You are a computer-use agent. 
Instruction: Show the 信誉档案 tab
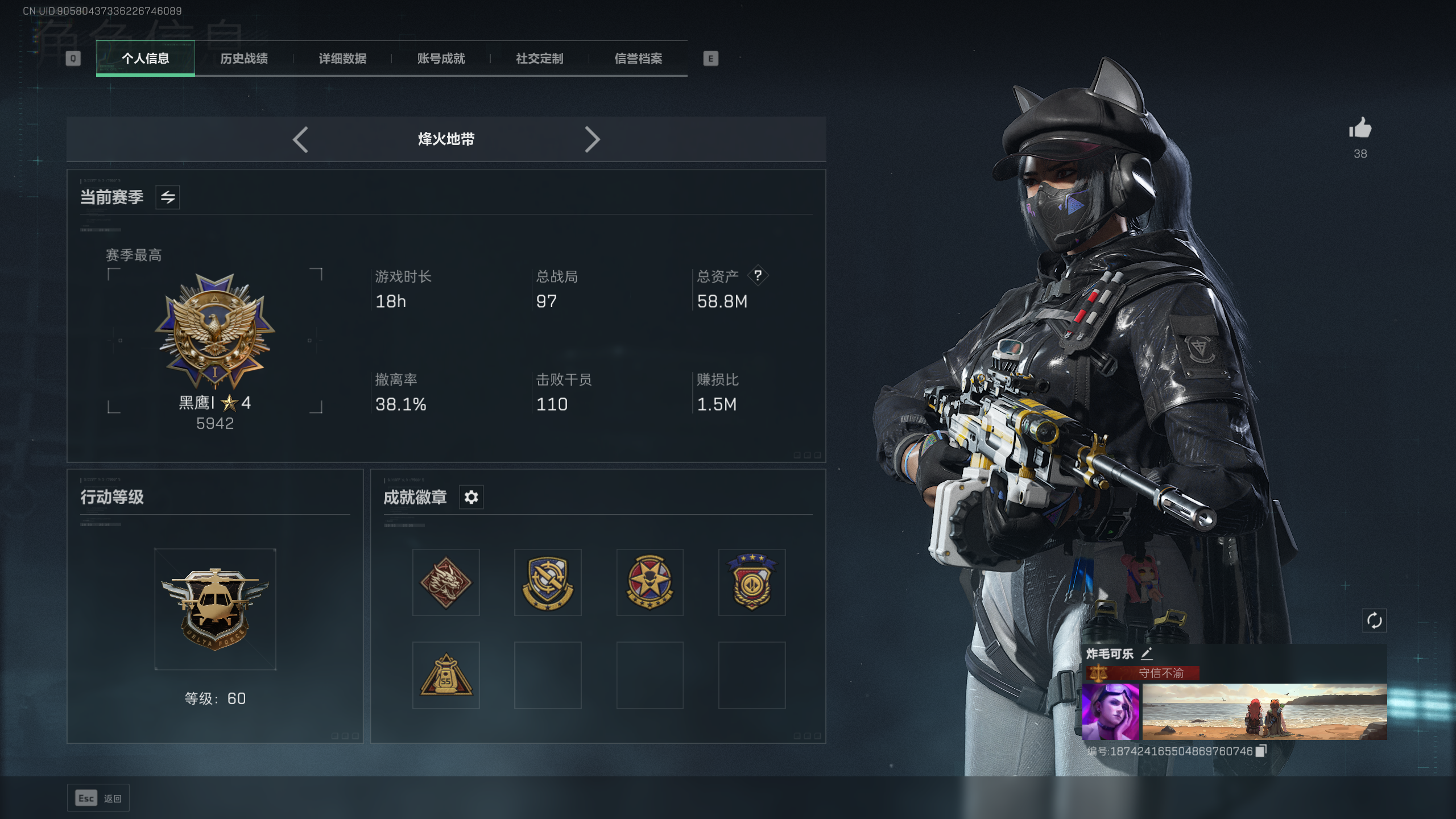coord(638,59)
